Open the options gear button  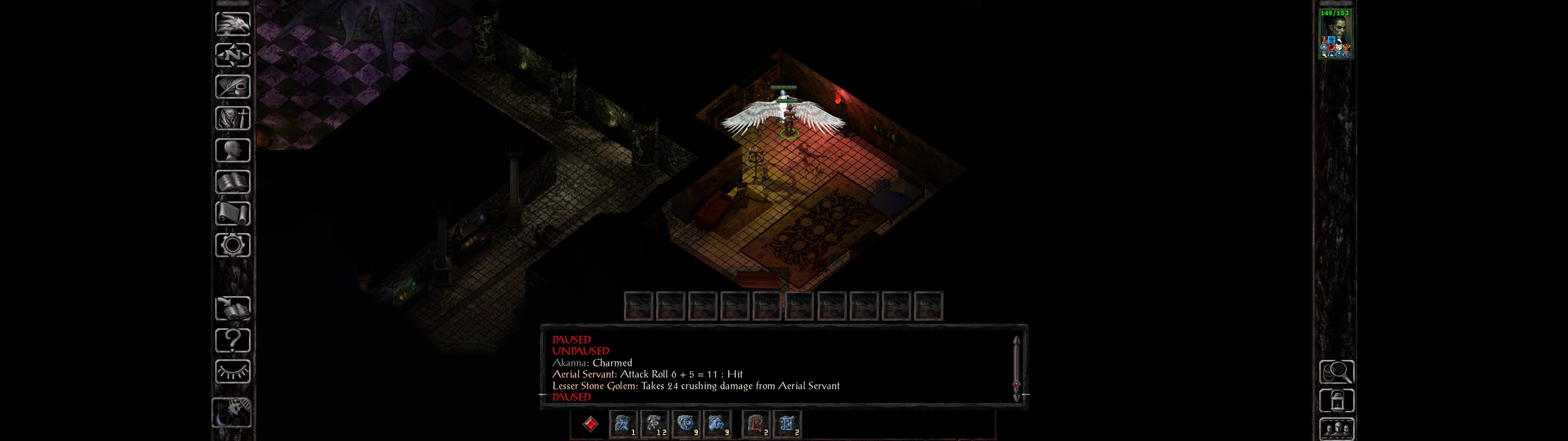point(232,246)
